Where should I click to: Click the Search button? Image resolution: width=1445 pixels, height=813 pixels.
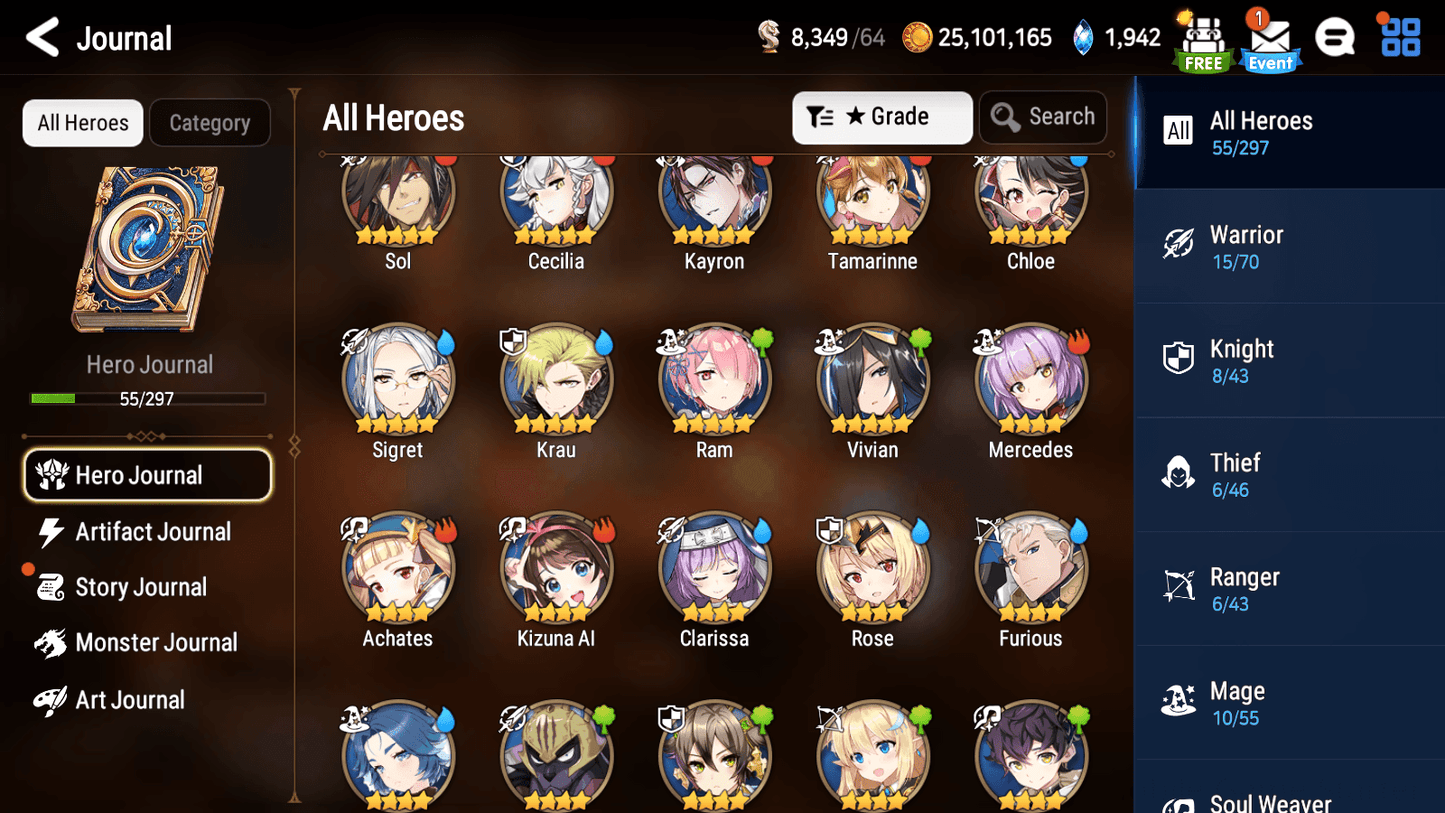click(x=1043, y=117)
